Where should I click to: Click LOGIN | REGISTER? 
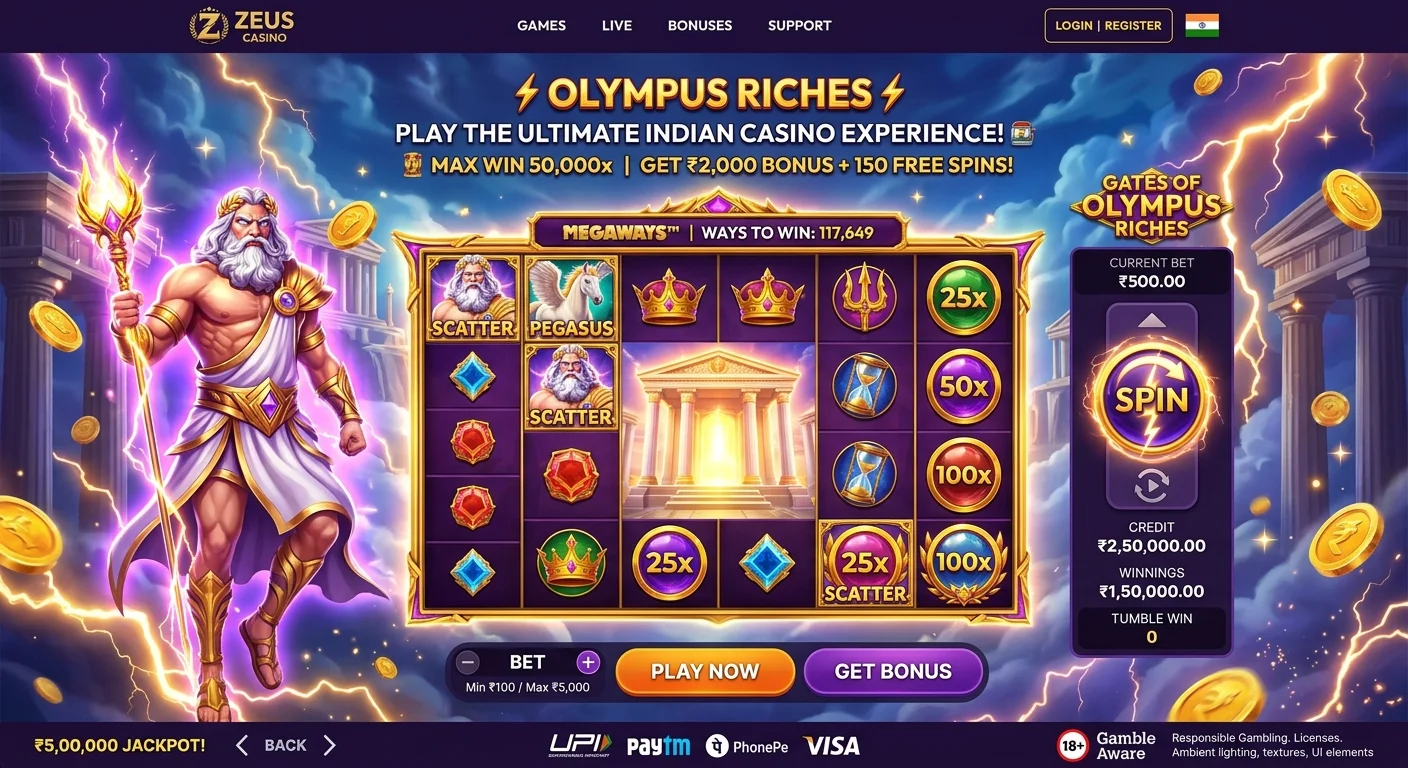1108,25
